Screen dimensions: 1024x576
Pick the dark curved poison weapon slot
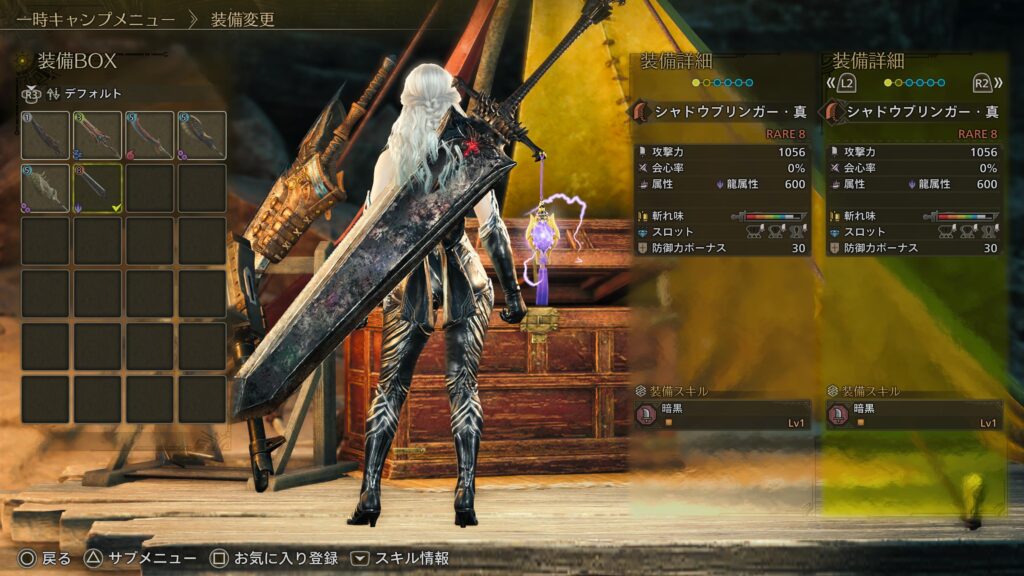coord(201,135)
